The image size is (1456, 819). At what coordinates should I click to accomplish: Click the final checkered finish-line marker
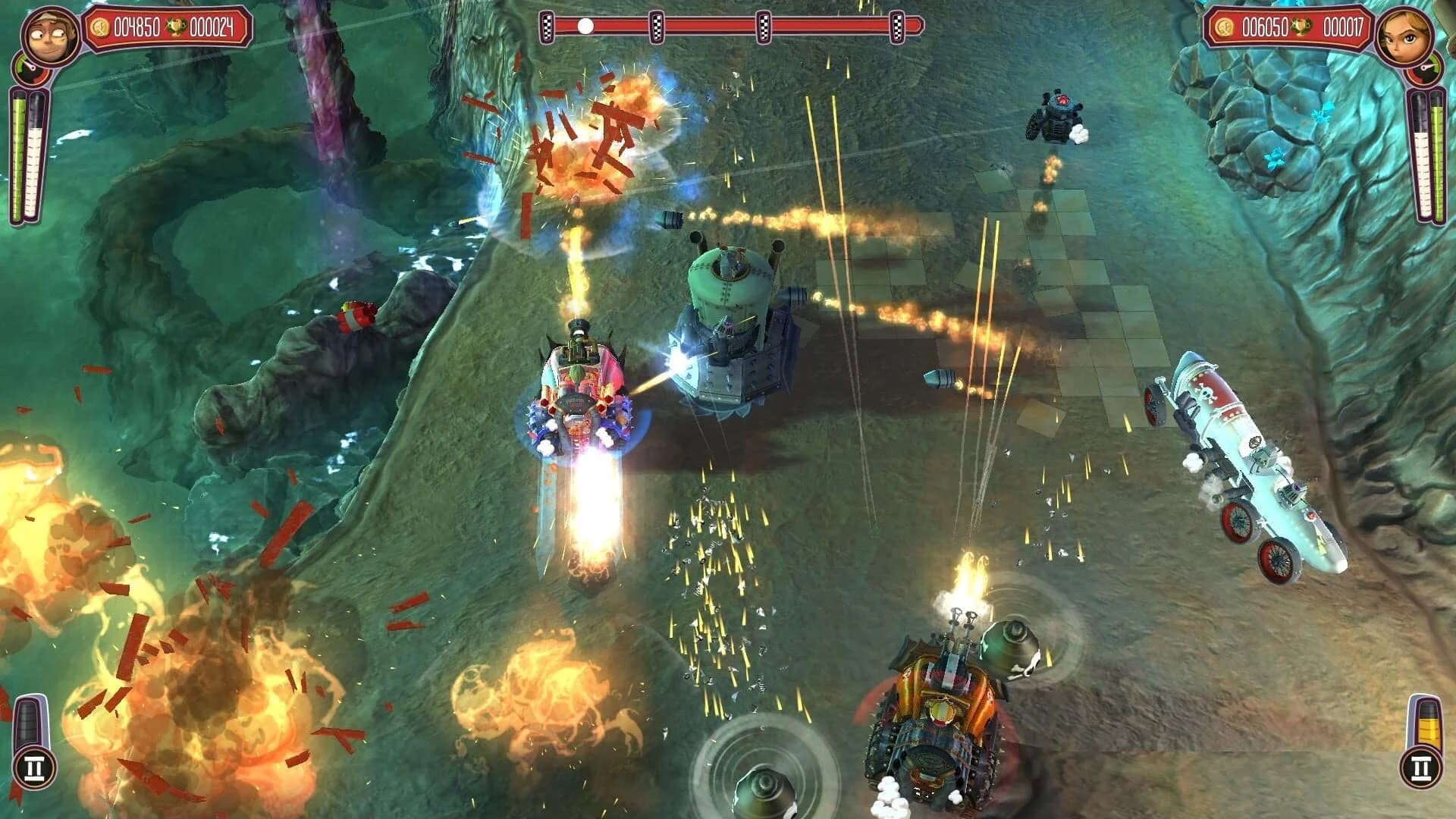(x=899, y=26)
